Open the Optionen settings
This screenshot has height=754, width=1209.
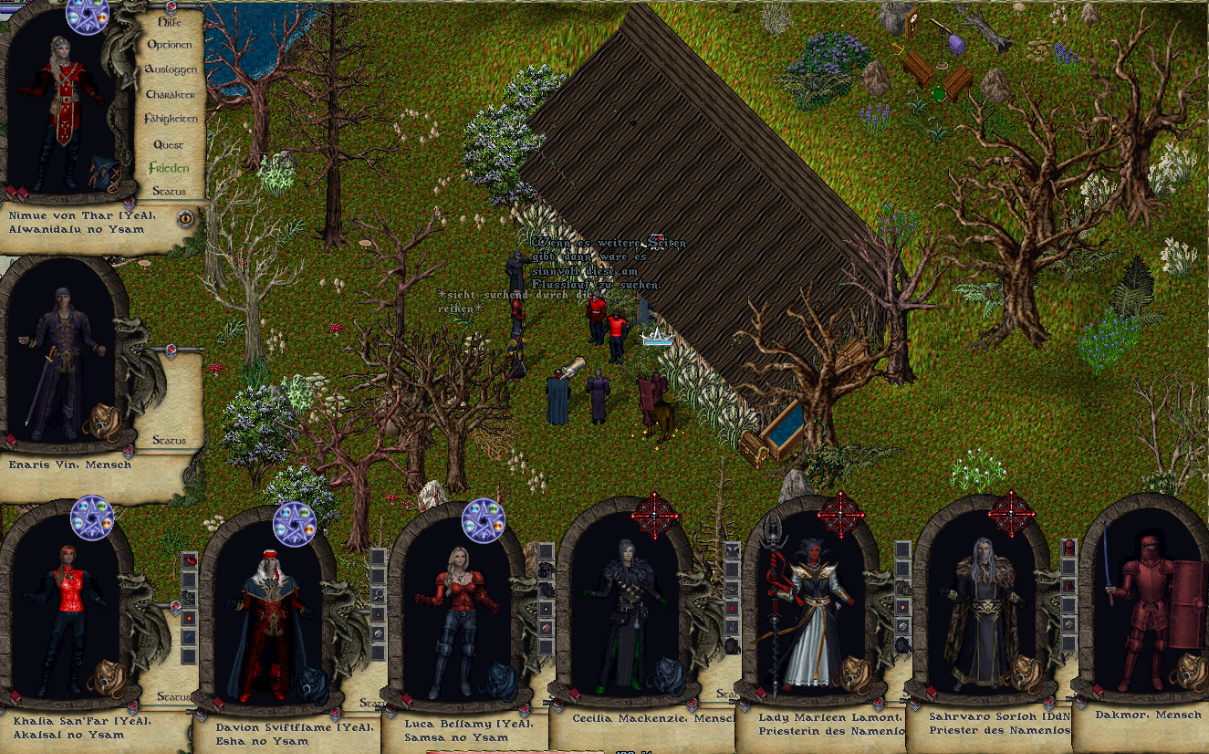(x=169, y=45)
